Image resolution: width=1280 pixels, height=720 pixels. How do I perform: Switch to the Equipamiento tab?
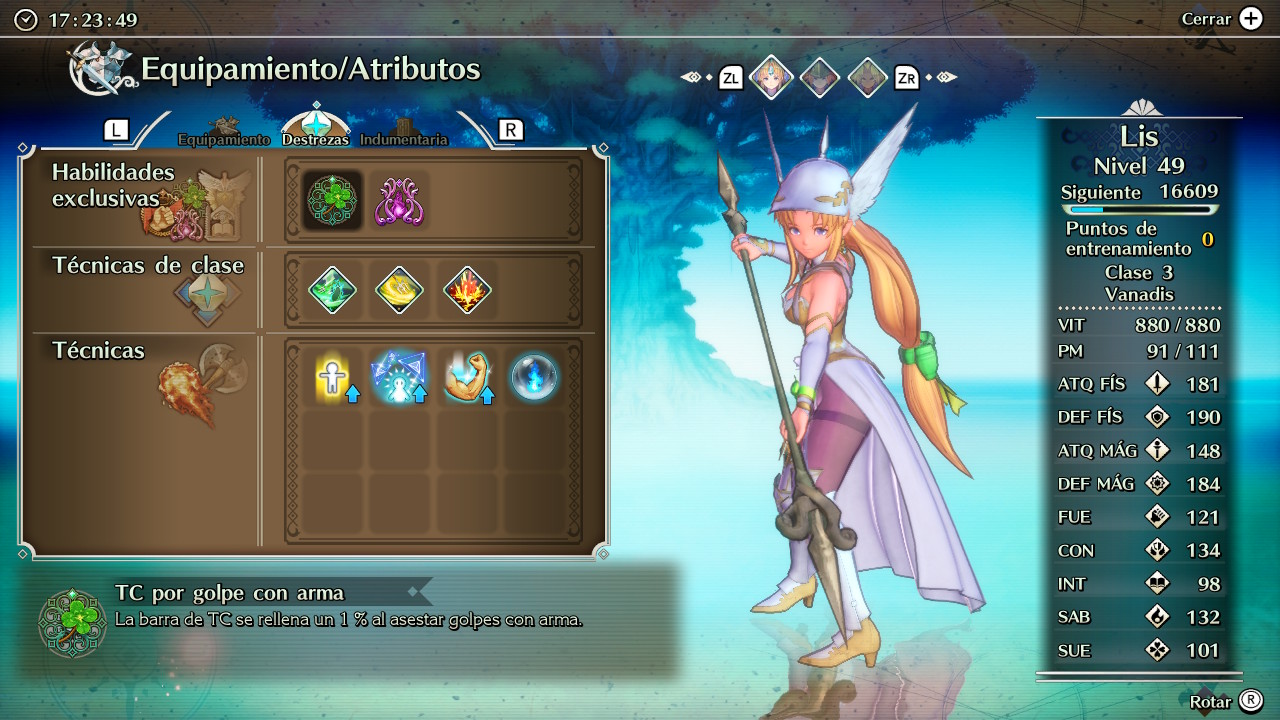pos(224,139)
